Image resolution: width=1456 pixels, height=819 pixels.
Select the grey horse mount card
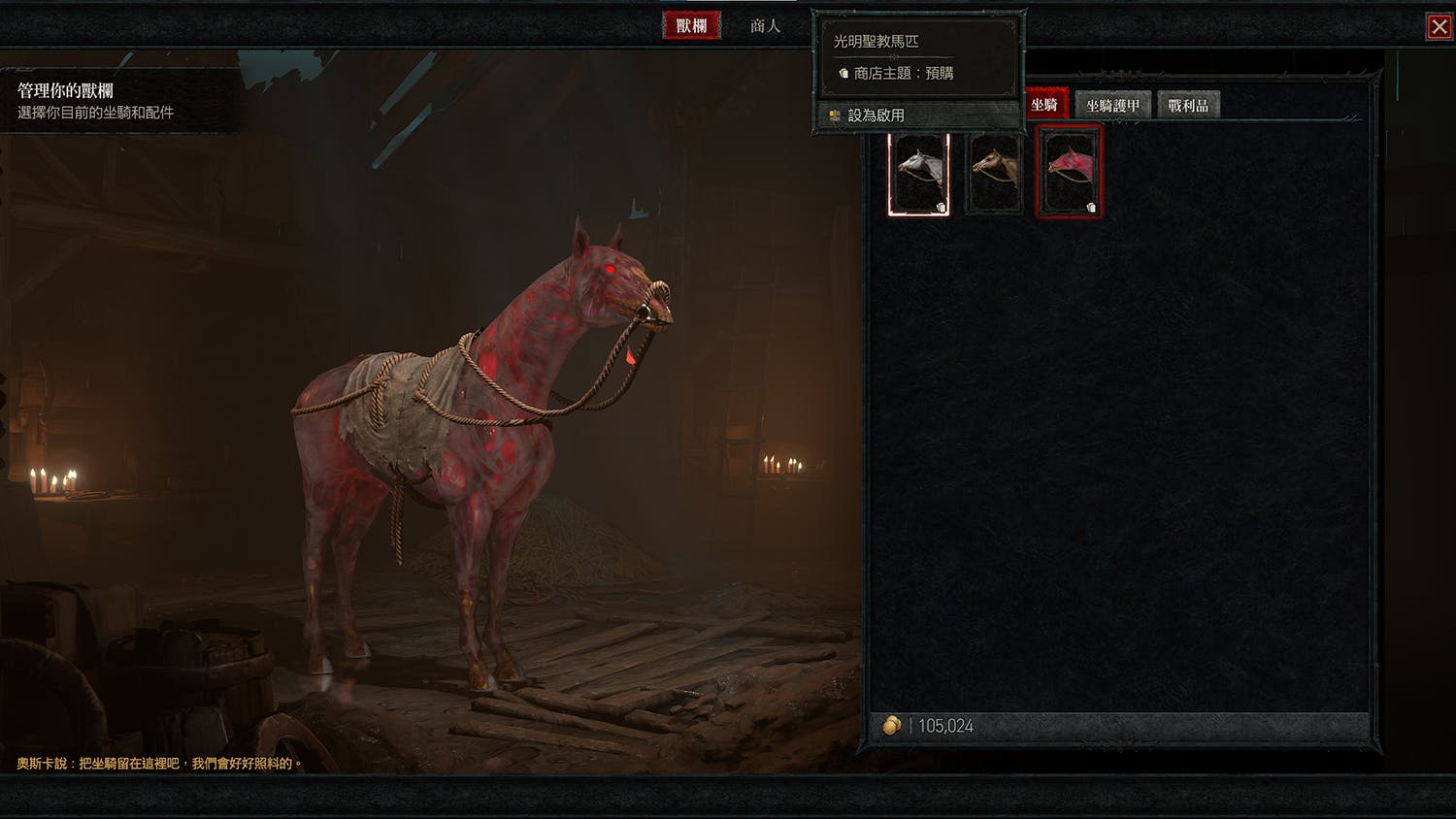tap(918, 174)
